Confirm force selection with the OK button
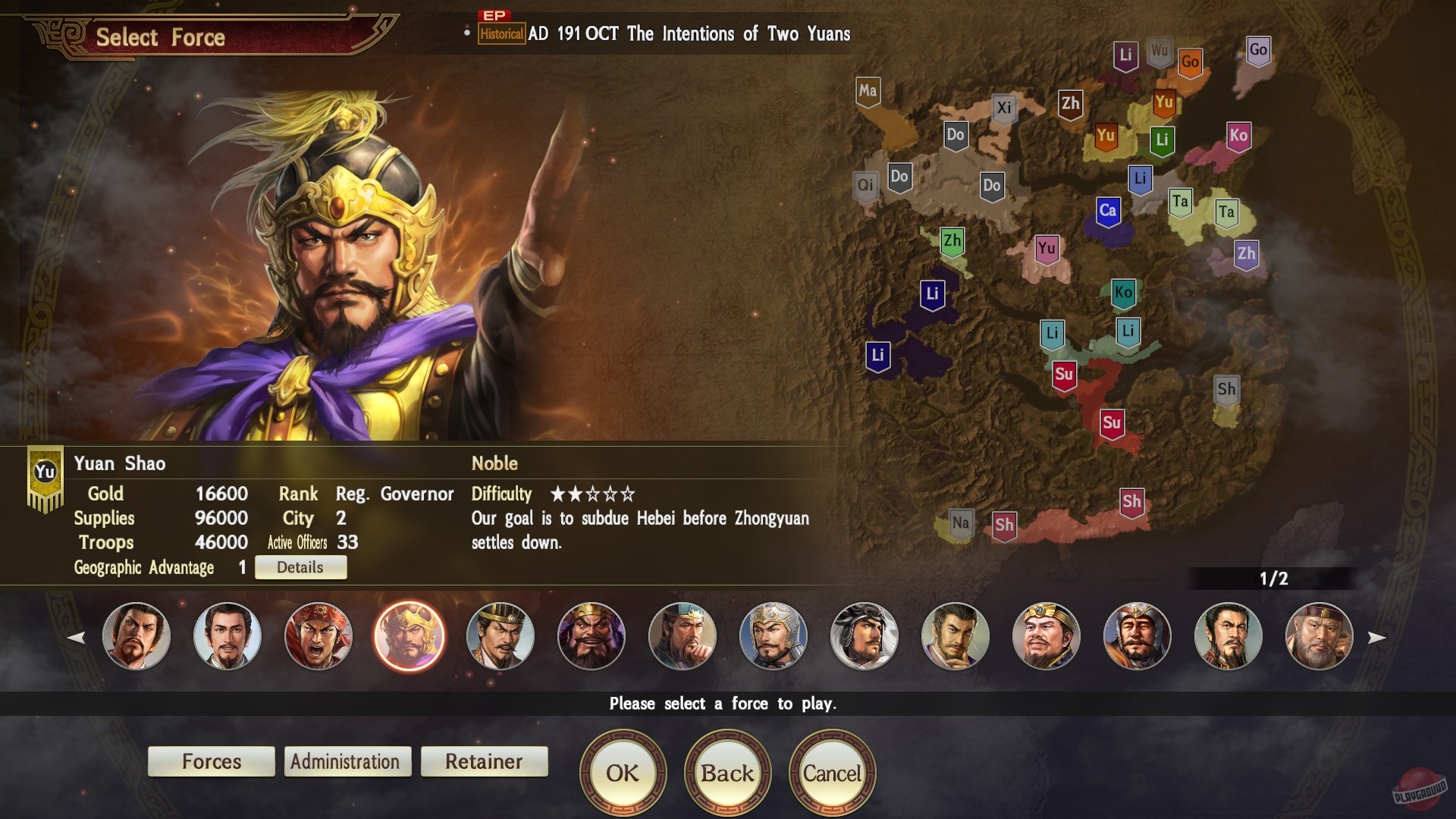 point(622,772)
